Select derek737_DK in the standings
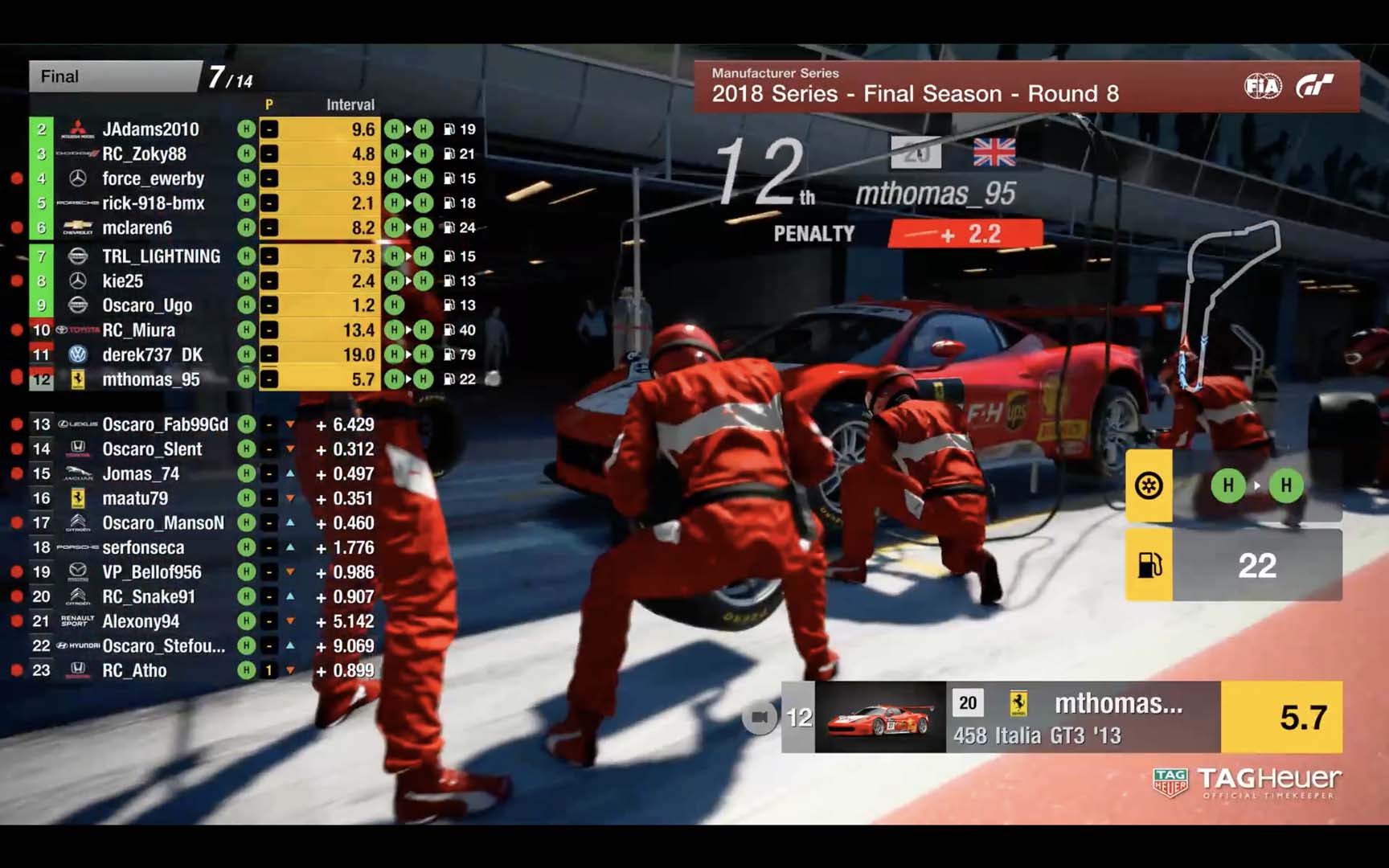The height and width of the screenshot is (868, 1389). tap(152, 354)
